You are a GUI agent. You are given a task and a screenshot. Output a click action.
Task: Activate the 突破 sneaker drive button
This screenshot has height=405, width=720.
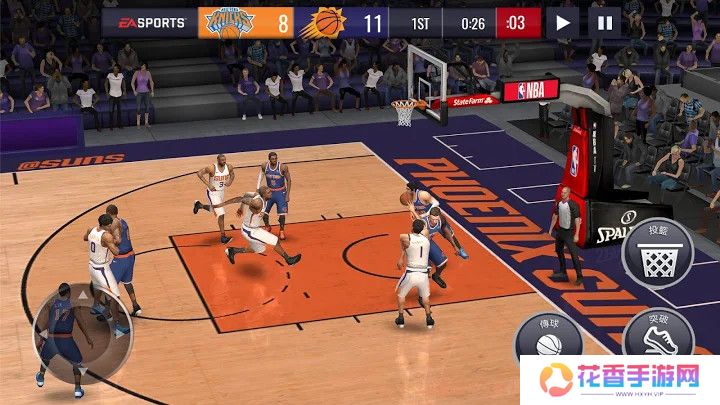coord(657,335)
